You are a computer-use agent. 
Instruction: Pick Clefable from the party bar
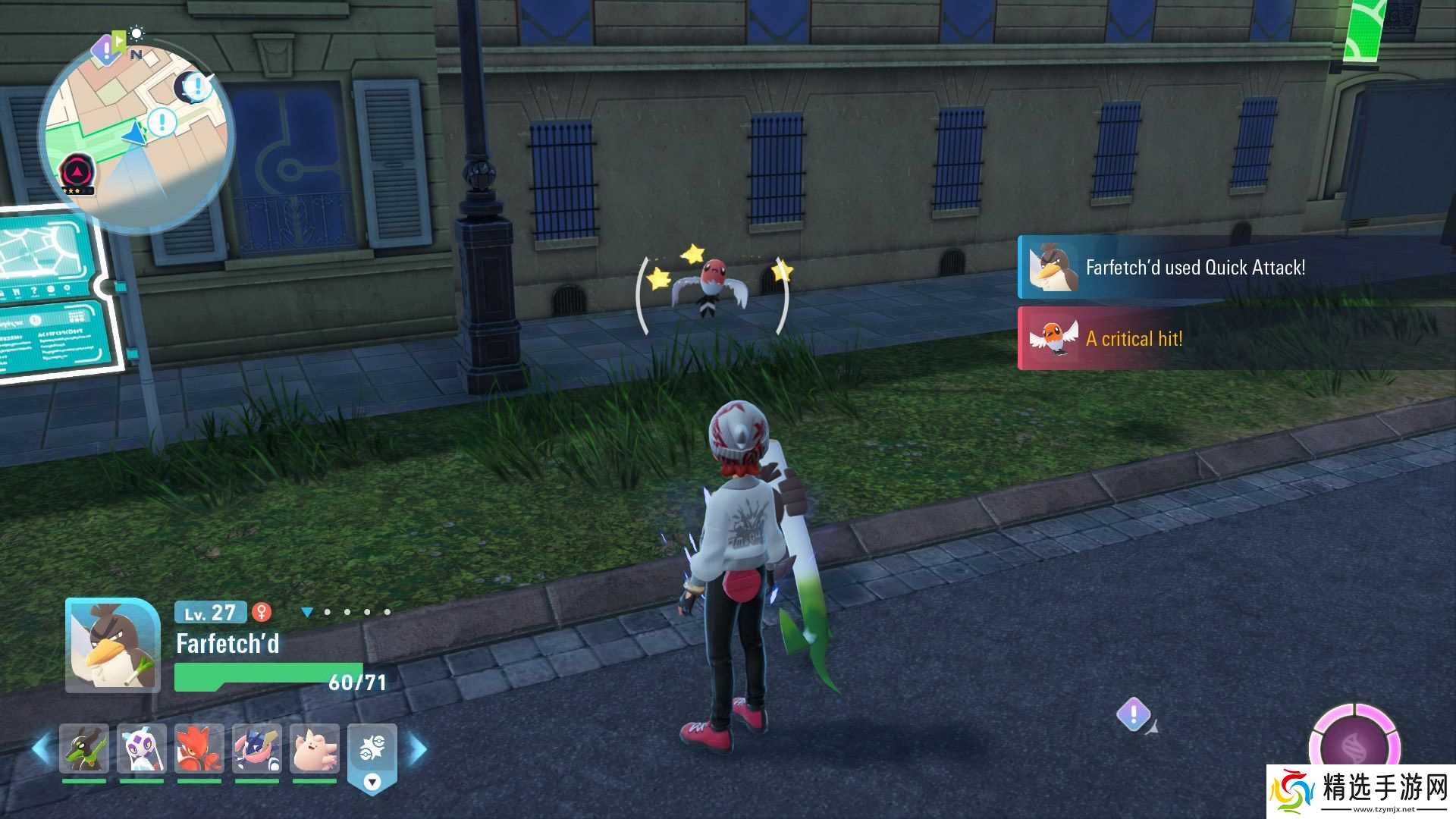315,748
